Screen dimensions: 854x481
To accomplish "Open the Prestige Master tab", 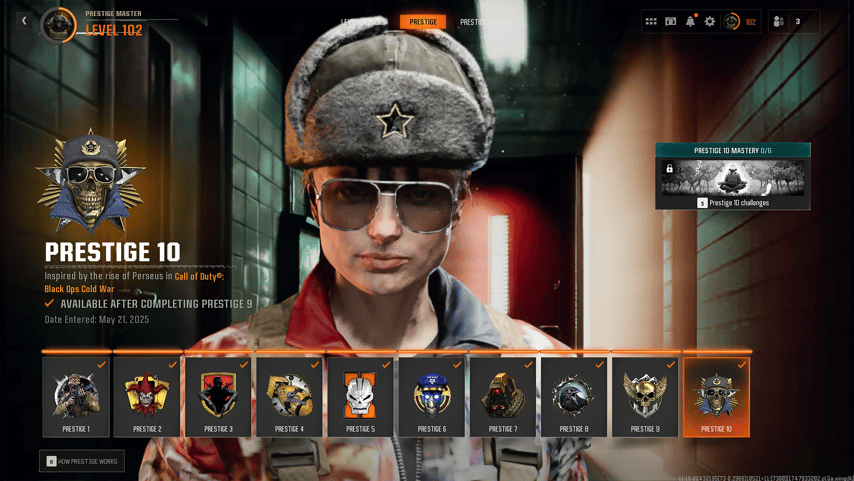I will (486, 22).
